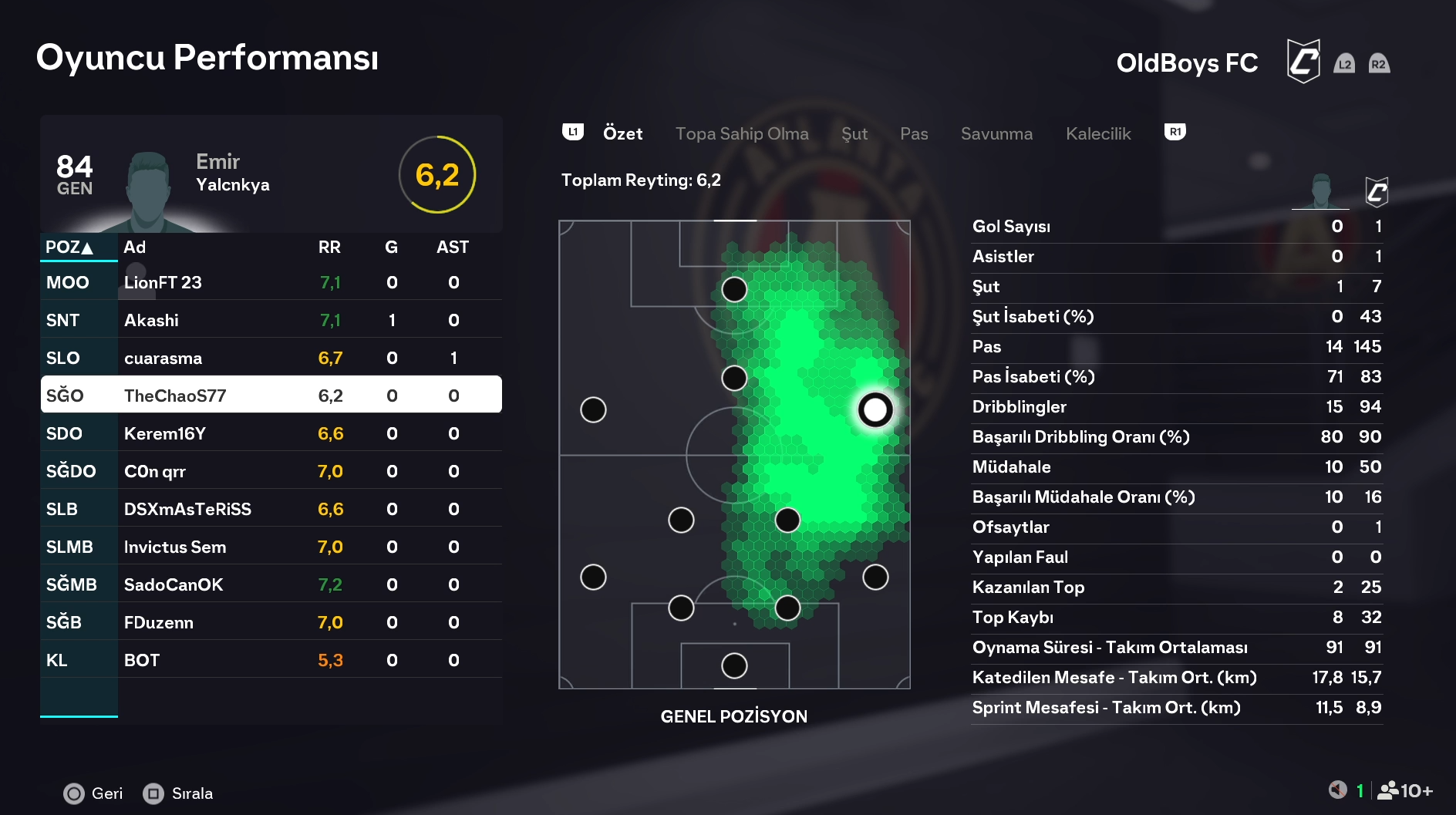The height and width of the screenshot is (815, 1456).
Task: Show the Pas tab
Action: (x=914, y=133)
